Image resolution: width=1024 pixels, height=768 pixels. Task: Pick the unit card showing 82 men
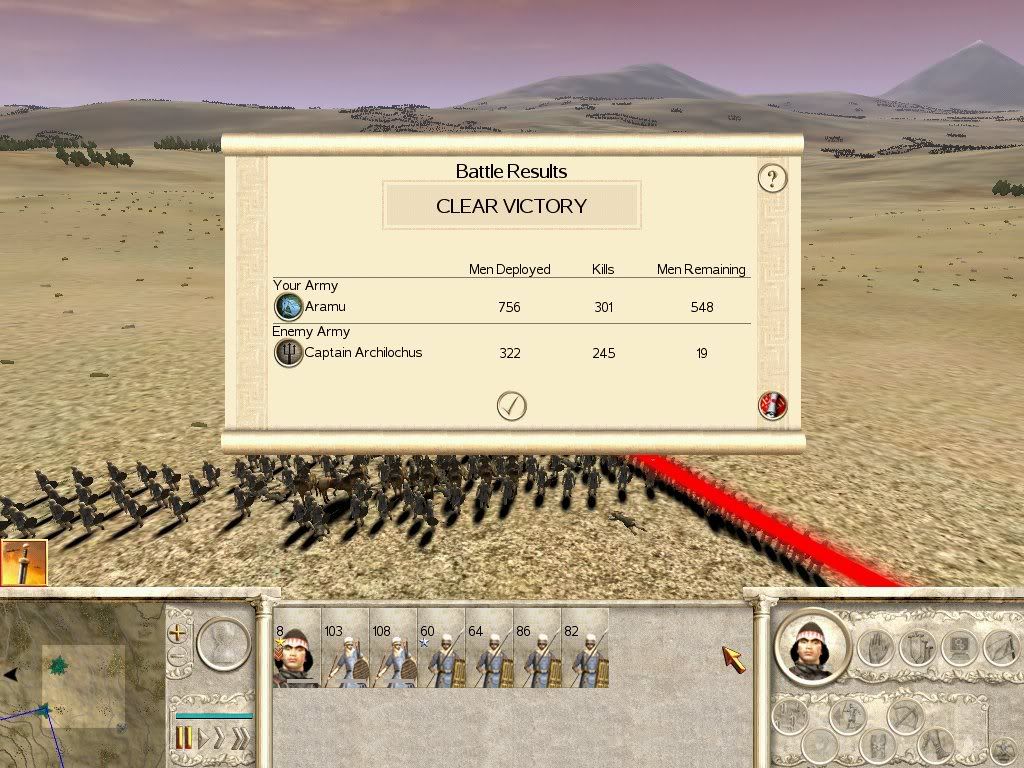585,648
